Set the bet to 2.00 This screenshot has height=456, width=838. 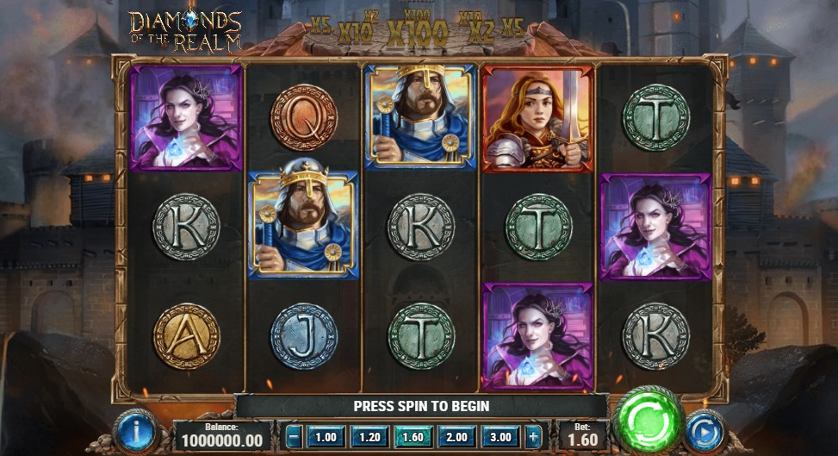457,437
